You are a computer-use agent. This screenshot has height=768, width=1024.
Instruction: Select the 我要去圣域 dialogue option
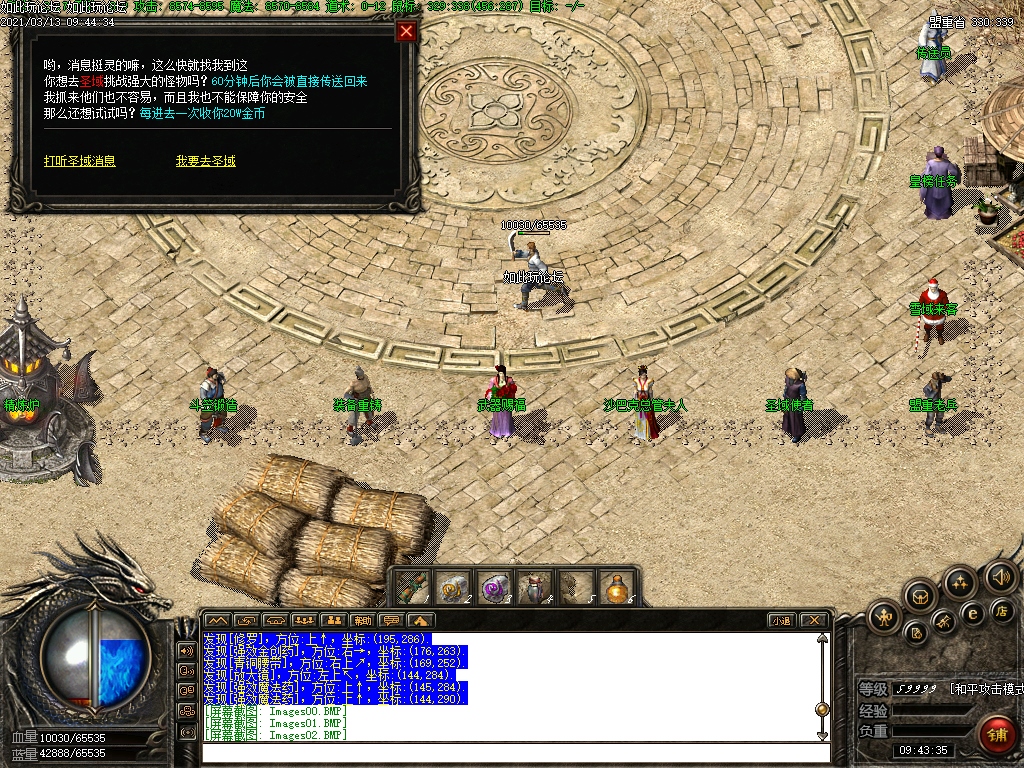(206, 161)
